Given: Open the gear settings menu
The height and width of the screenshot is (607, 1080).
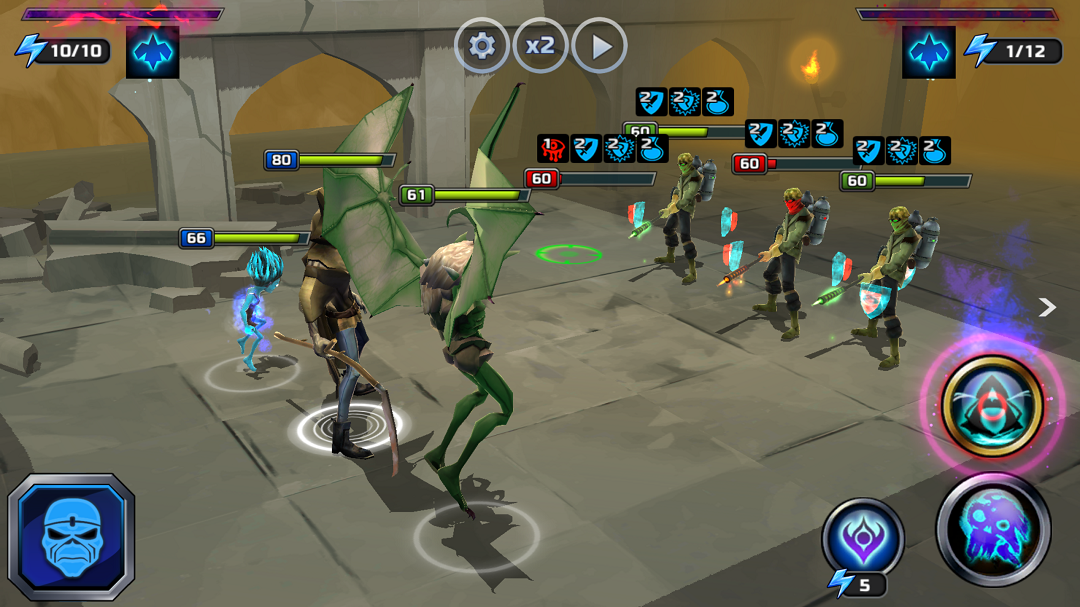Looking at the screenshot, I should (x=482, y=46).
